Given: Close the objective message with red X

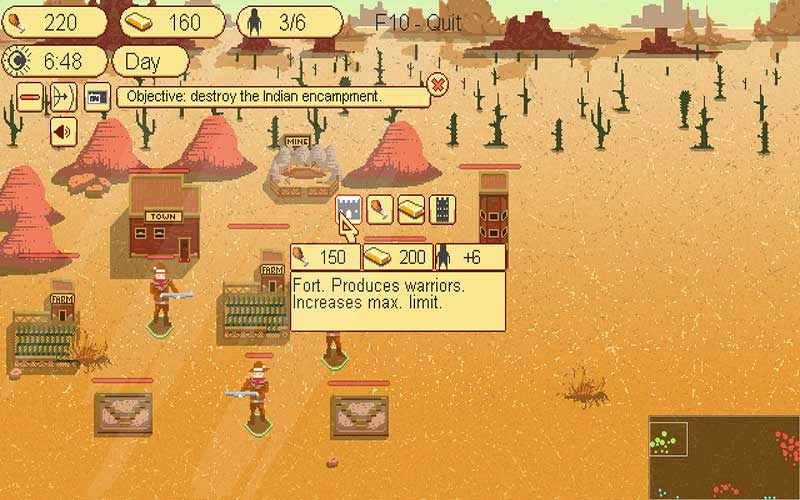Looking at the screenshot, I should pyautogui.click(x=437, y=83).
